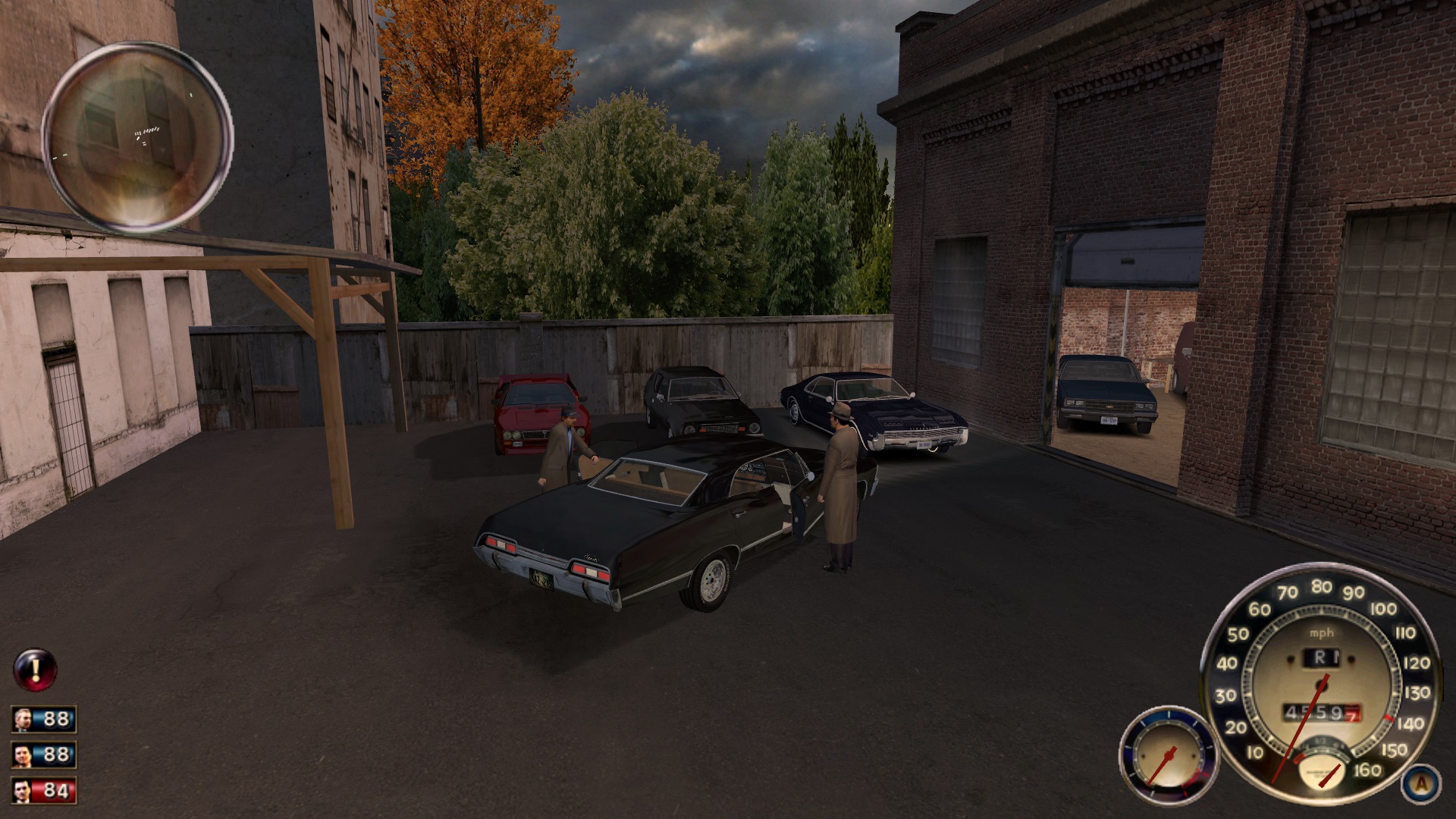1456x819 pixels.
Task: Toggle the automatic transmission 'A' indicator
Action: 1420,783
